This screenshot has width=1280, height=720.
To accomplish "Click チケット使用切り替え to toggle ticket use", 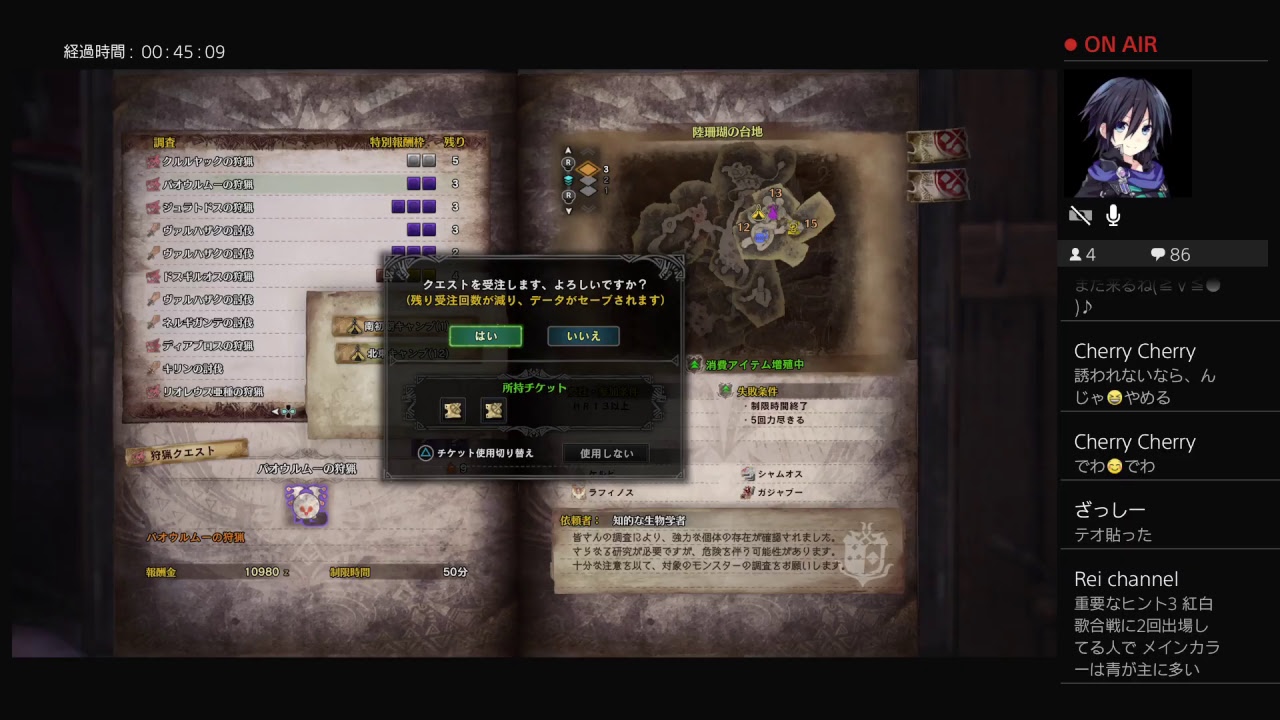I will pos(484,452).
